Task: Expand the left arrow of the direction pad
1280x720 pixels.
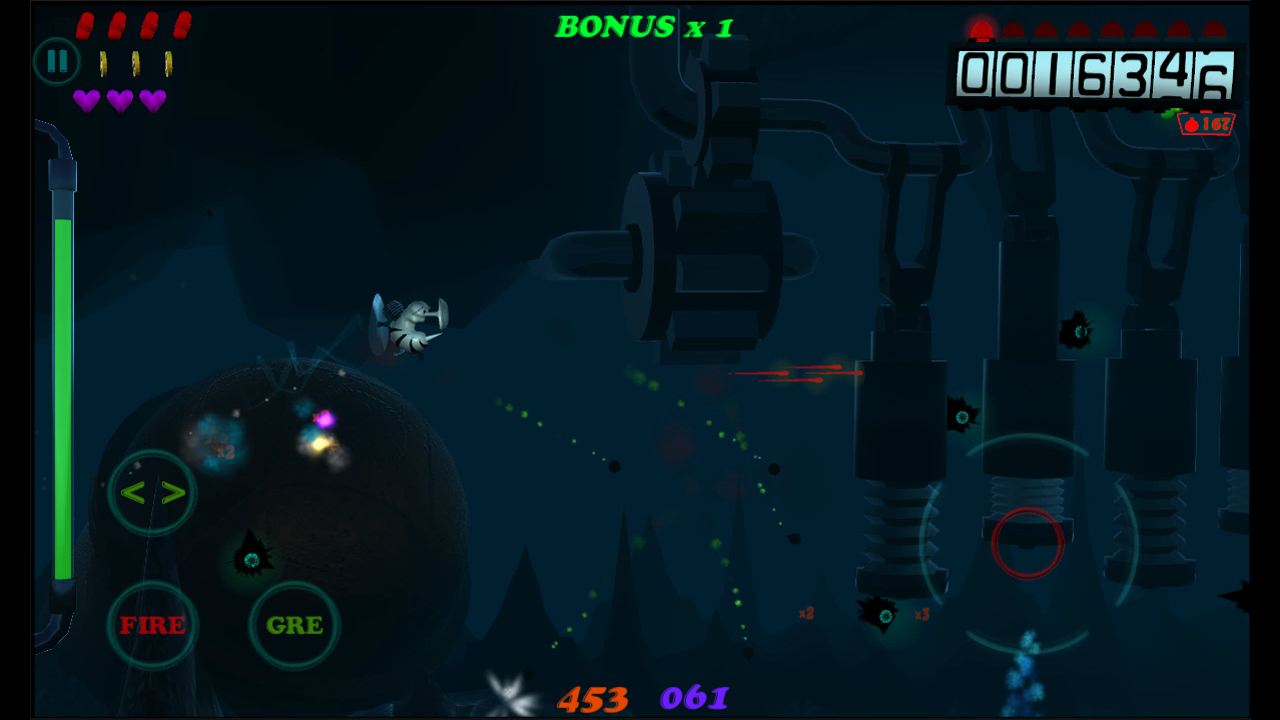Action: click(136, 491)
